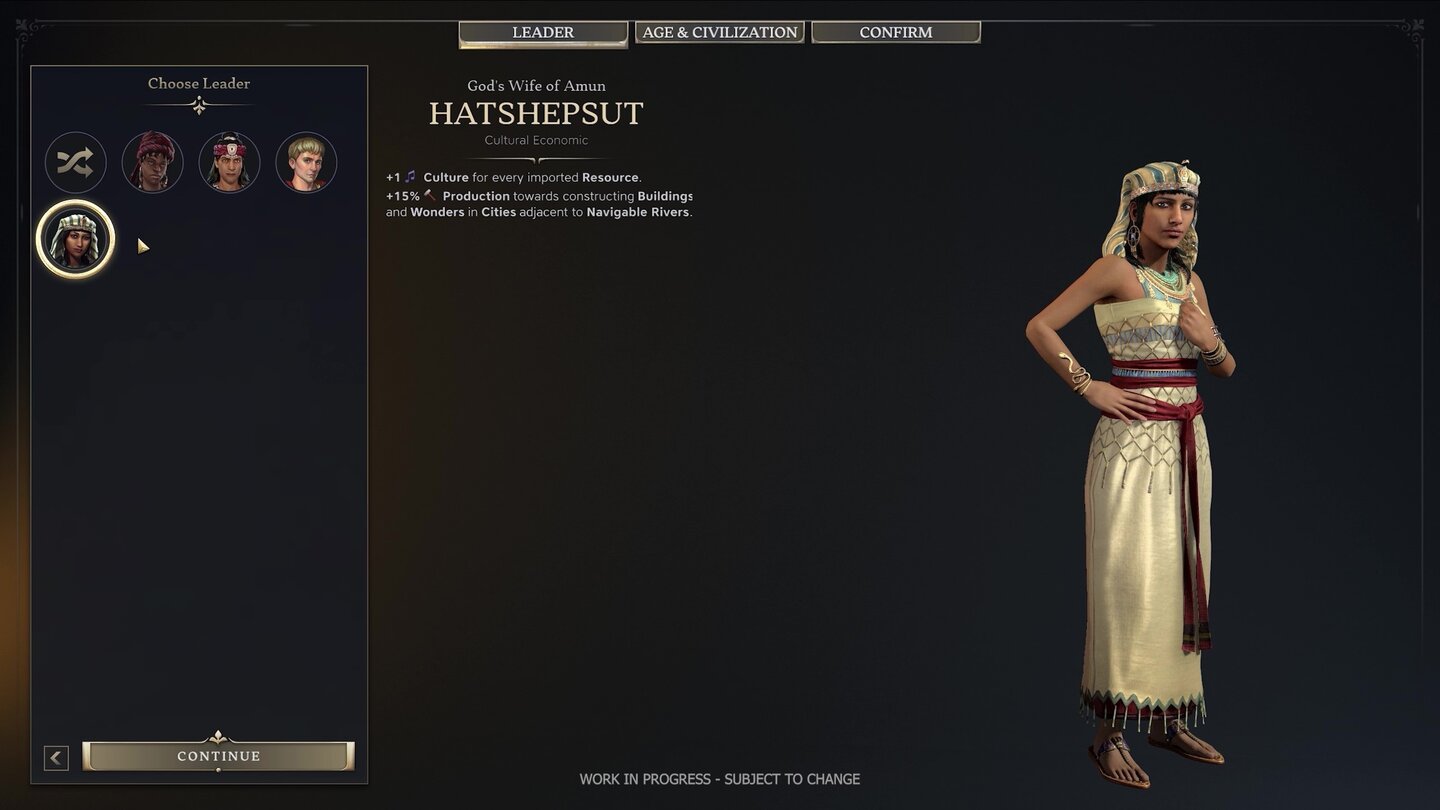Switch to the LEADER tab
The image size is (1440, 810).
542,32
